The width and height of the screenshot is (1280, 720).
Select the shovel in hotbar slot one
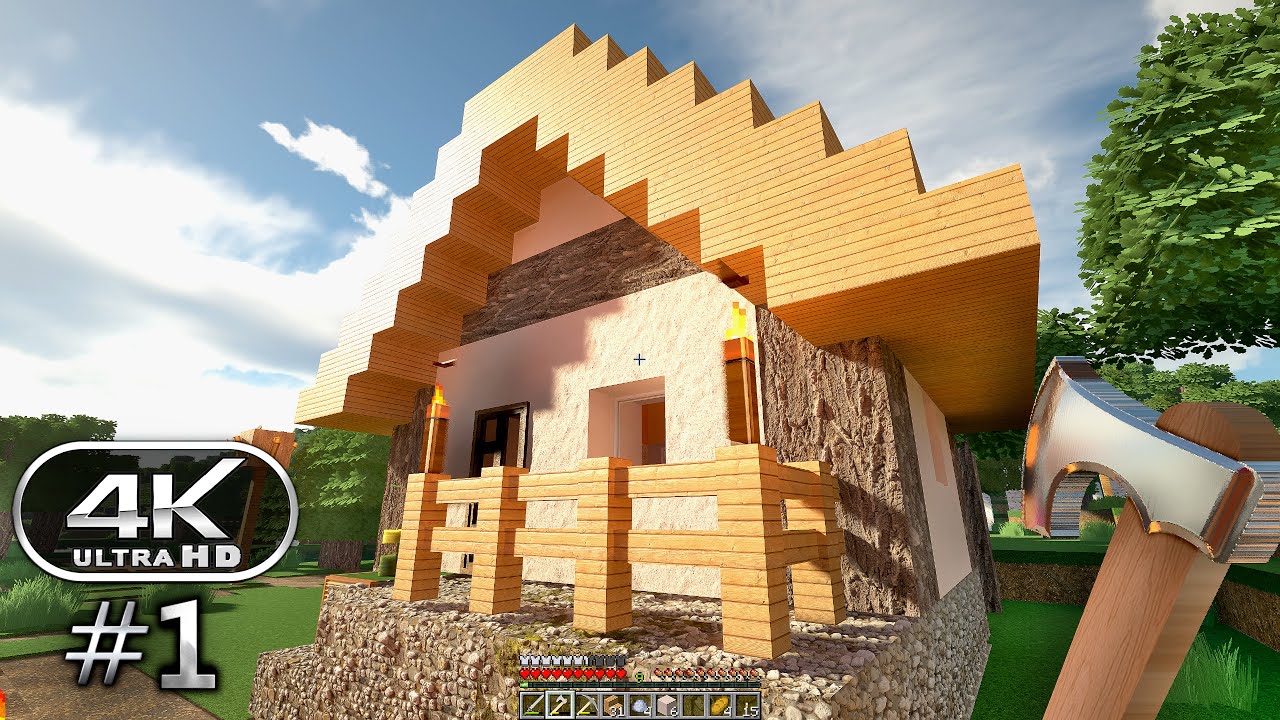[534, 704]
